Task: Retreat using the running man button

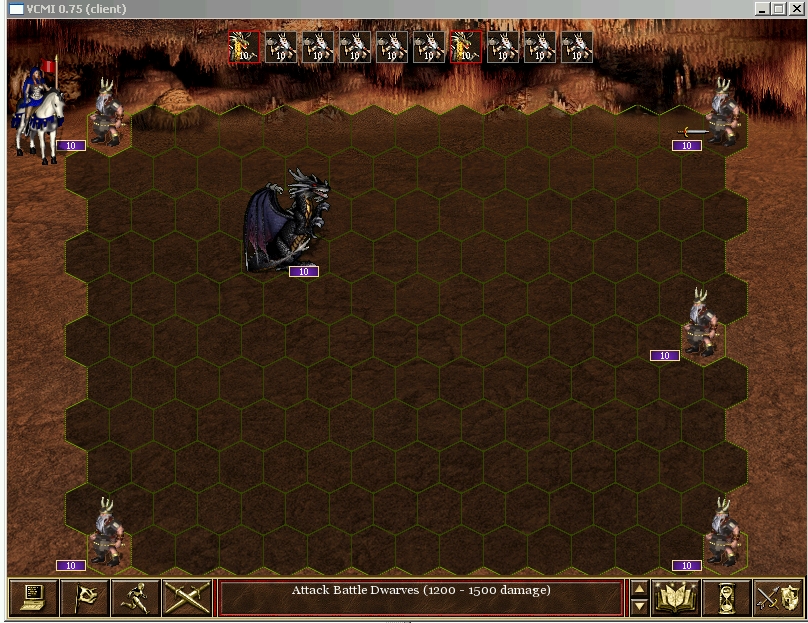Action: click(135, 598)
